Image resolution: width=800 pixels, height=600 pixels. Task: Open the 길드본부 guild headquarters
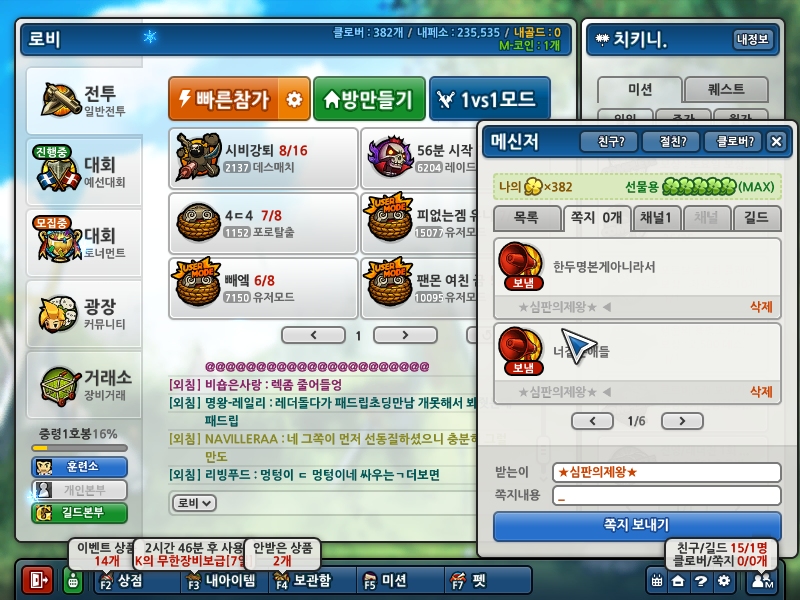pyautogui.click(x=80, y=513)
